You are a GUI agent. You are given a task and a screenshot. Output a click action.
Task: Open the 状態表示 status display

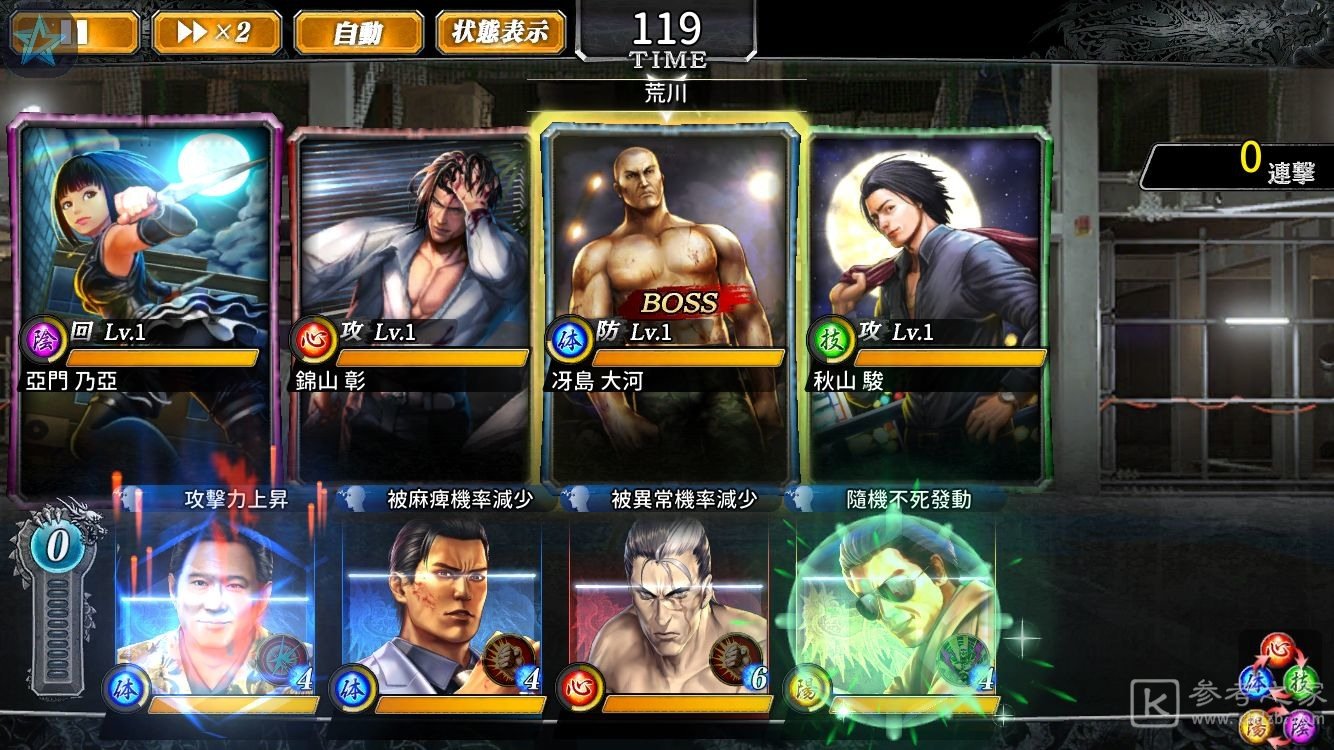pos(500,32)
